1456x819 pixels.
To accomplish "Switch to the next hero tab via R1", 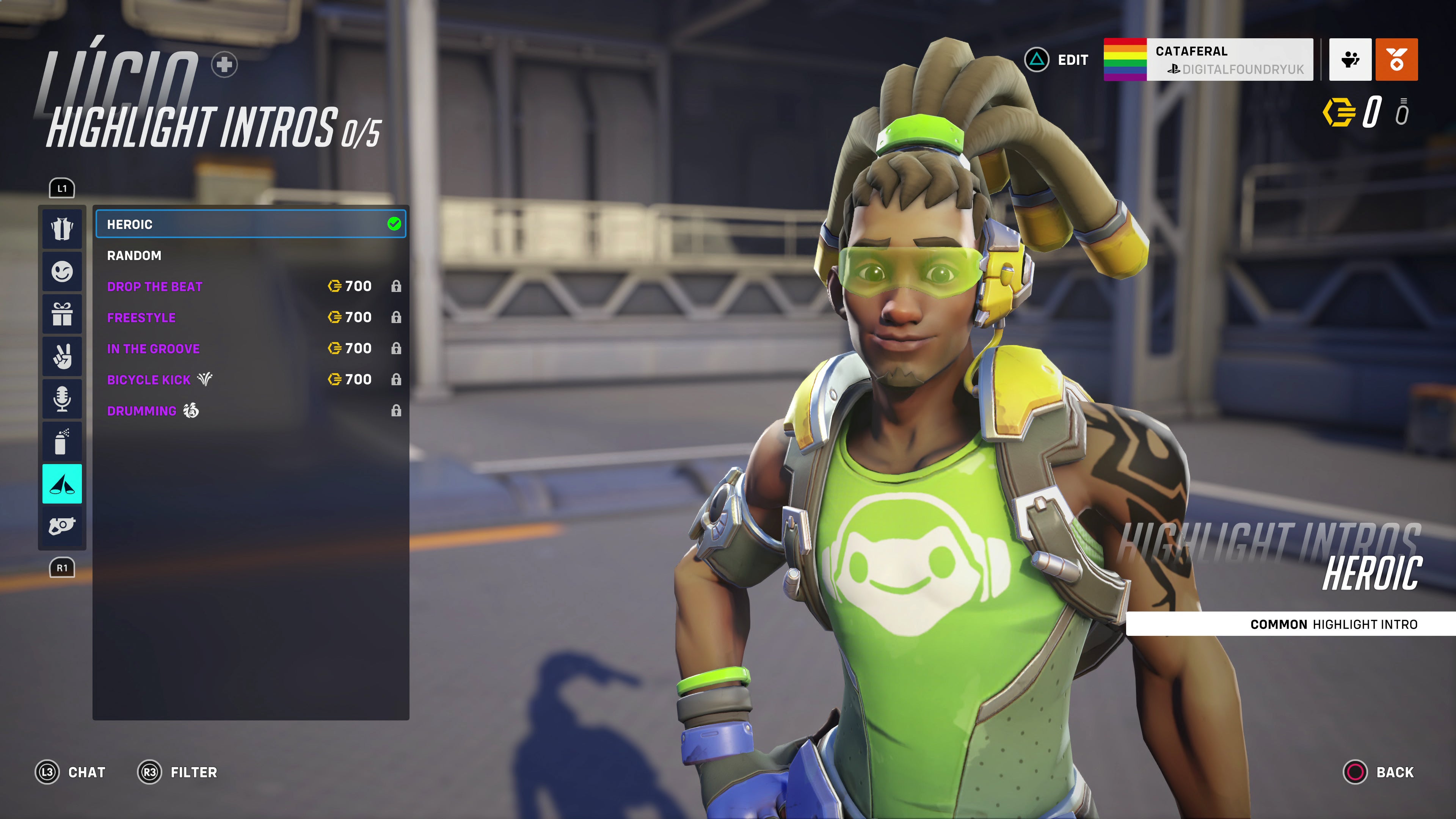I will 62,568.
